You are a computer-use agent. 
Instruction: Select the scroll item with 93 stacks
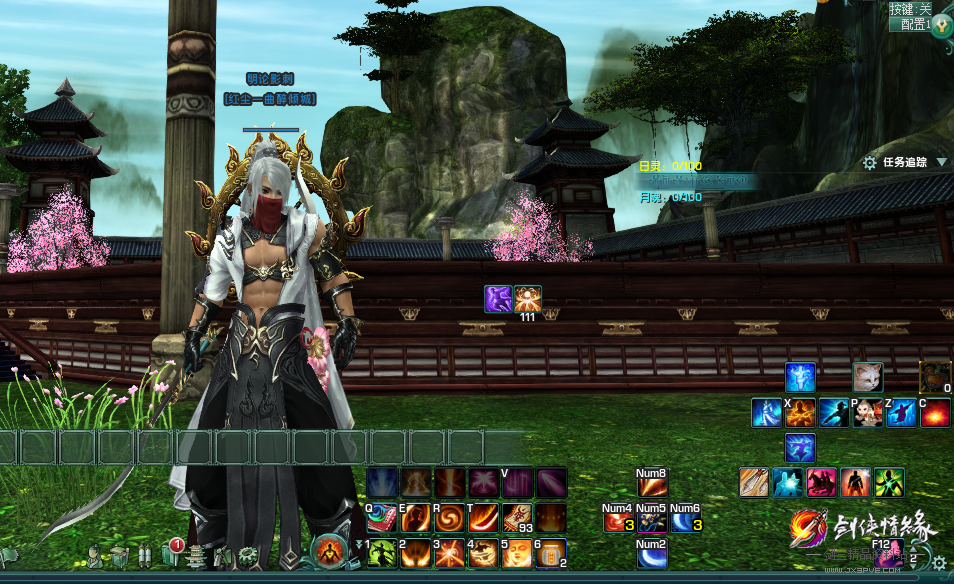(x=517, y=518)
